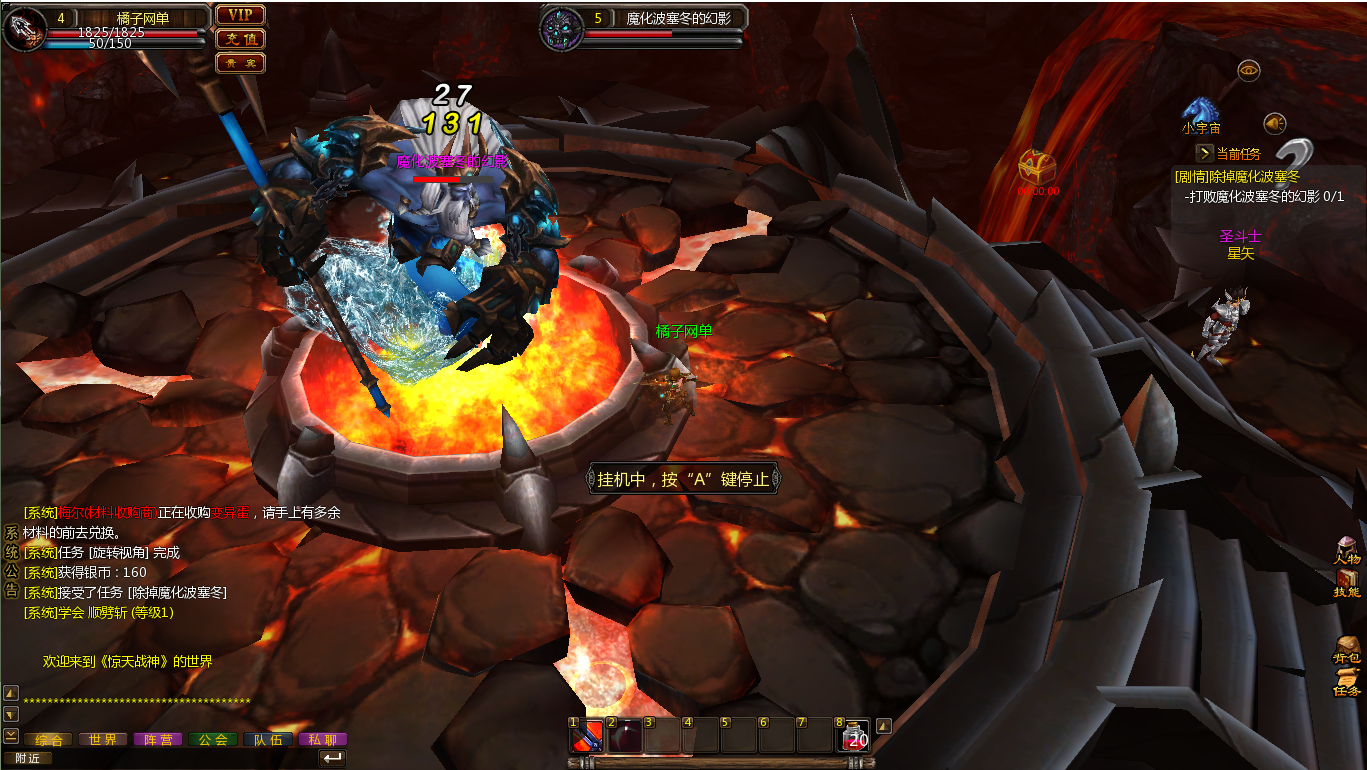1367x770 pixels.
Task: Click the player portrait icon
Action: pyautogui.click(x=25, y=28)
